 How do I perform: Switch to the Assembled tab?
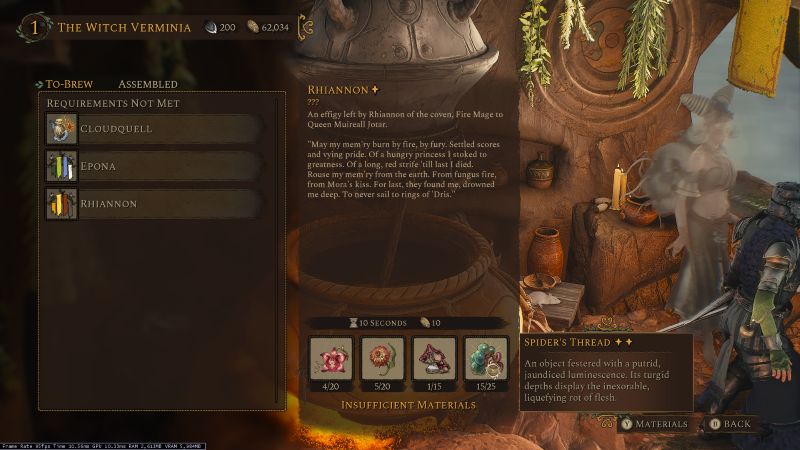coord(148,84)
